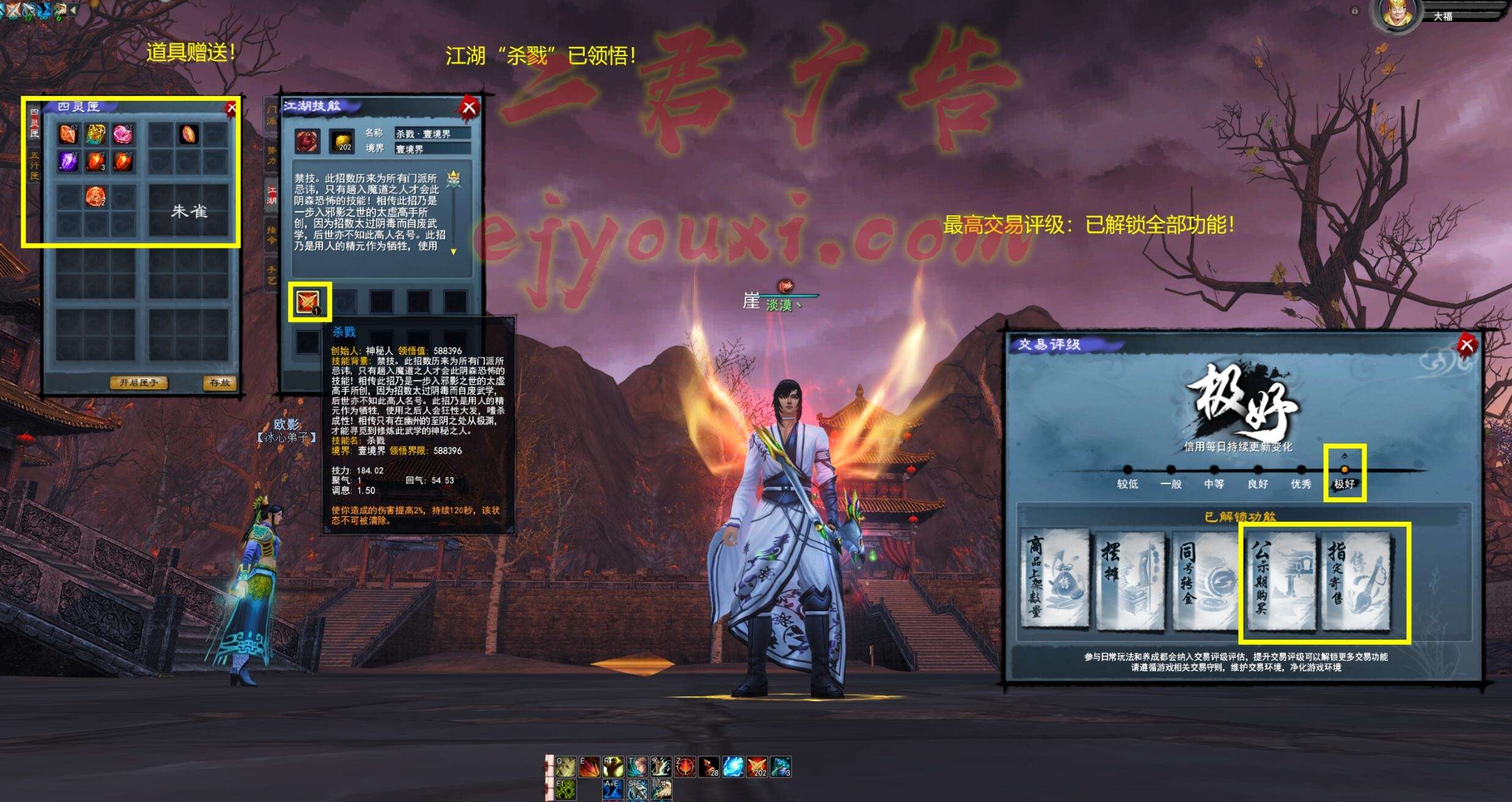Switch to the 势力 side tab
Viewport: 1512px width, 802px height.
click(x=271, y=155)
